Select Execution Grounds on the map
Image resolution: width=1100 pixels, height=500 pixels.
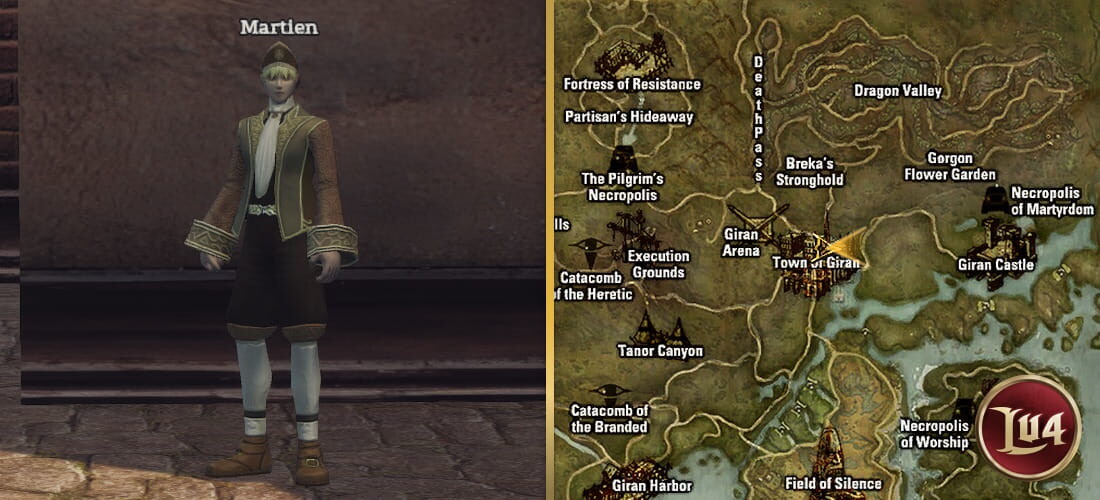[x=658, y=264]
